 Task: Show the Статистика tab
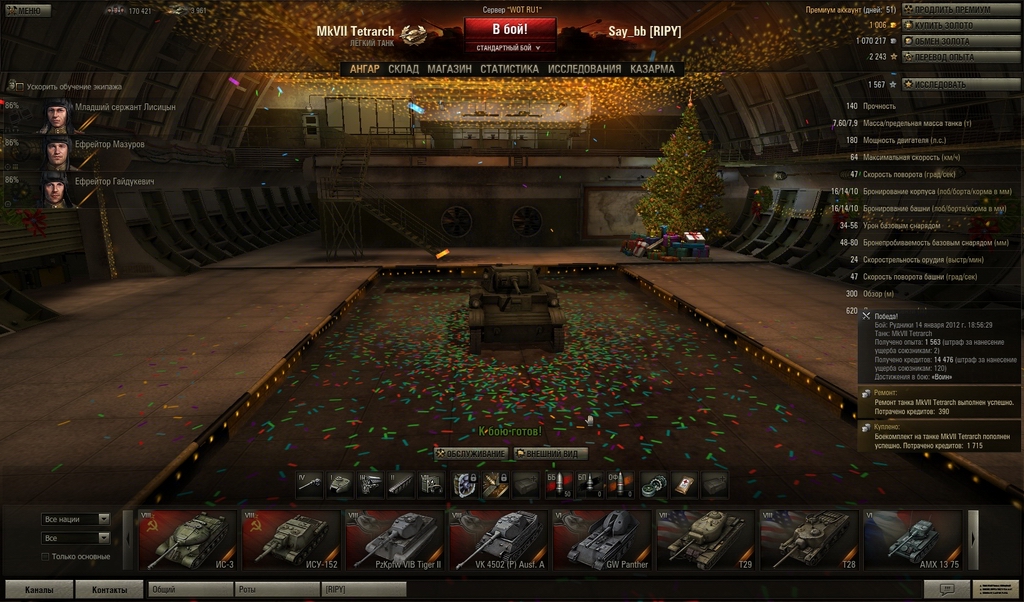coord(509,69)
